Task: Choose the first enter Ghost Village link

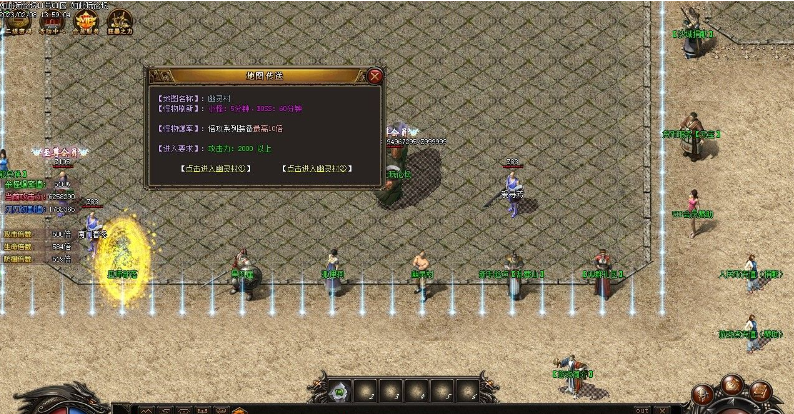Action: 216,168
